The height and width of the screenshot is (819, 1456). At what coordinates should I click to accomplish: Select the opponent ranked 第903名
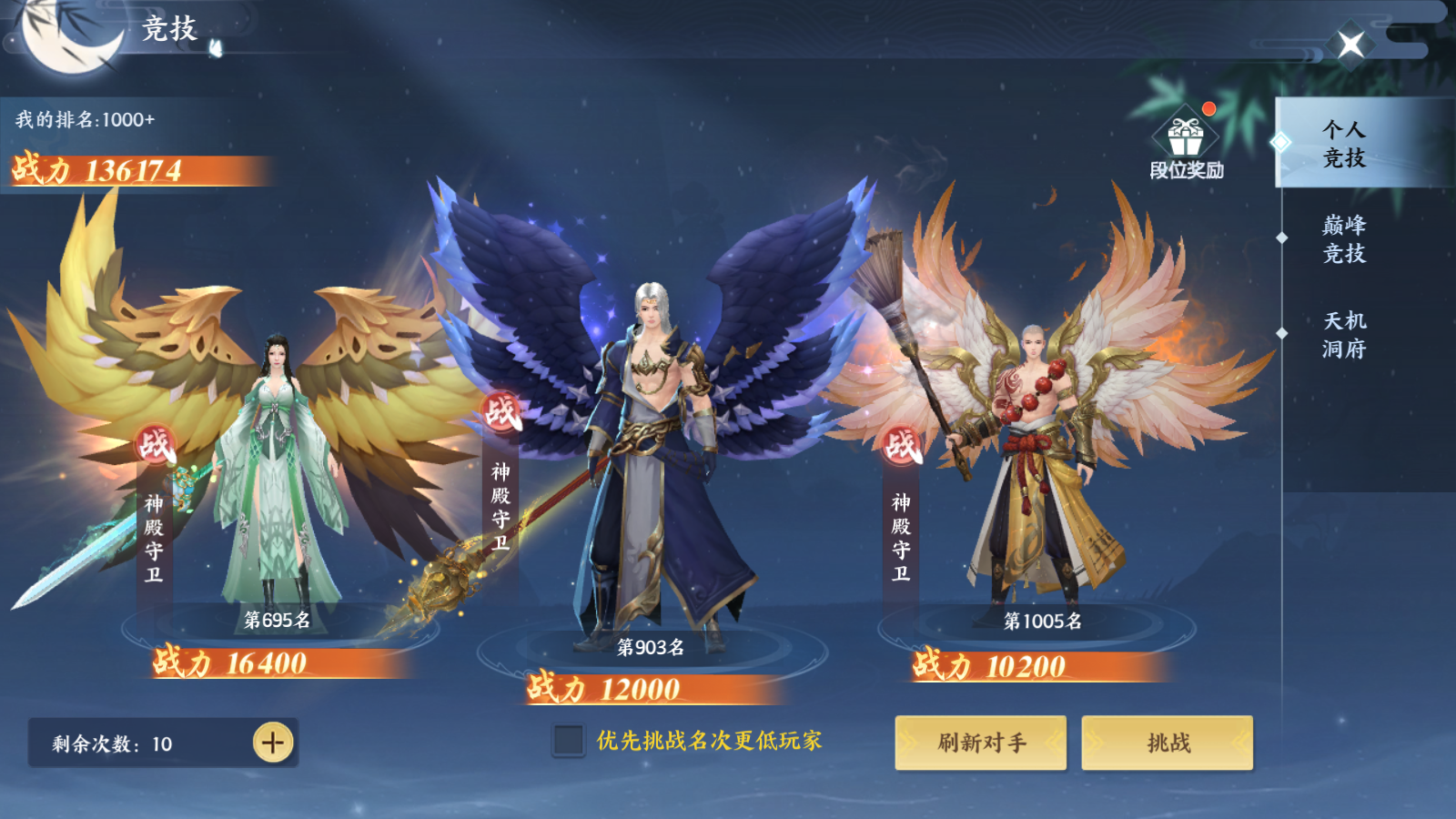(651, 646)
